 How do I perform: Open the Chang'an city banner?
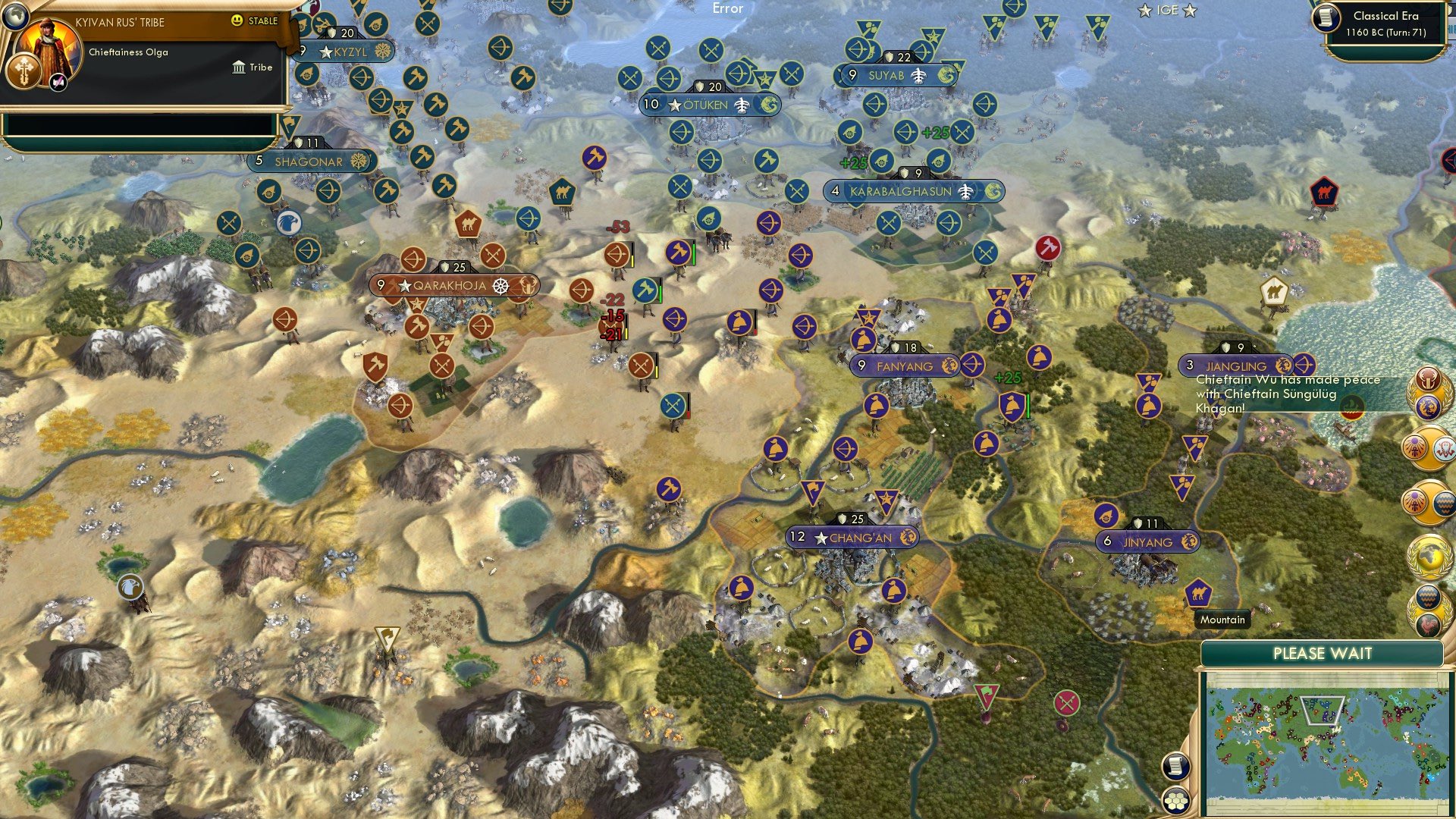(852, 536)
